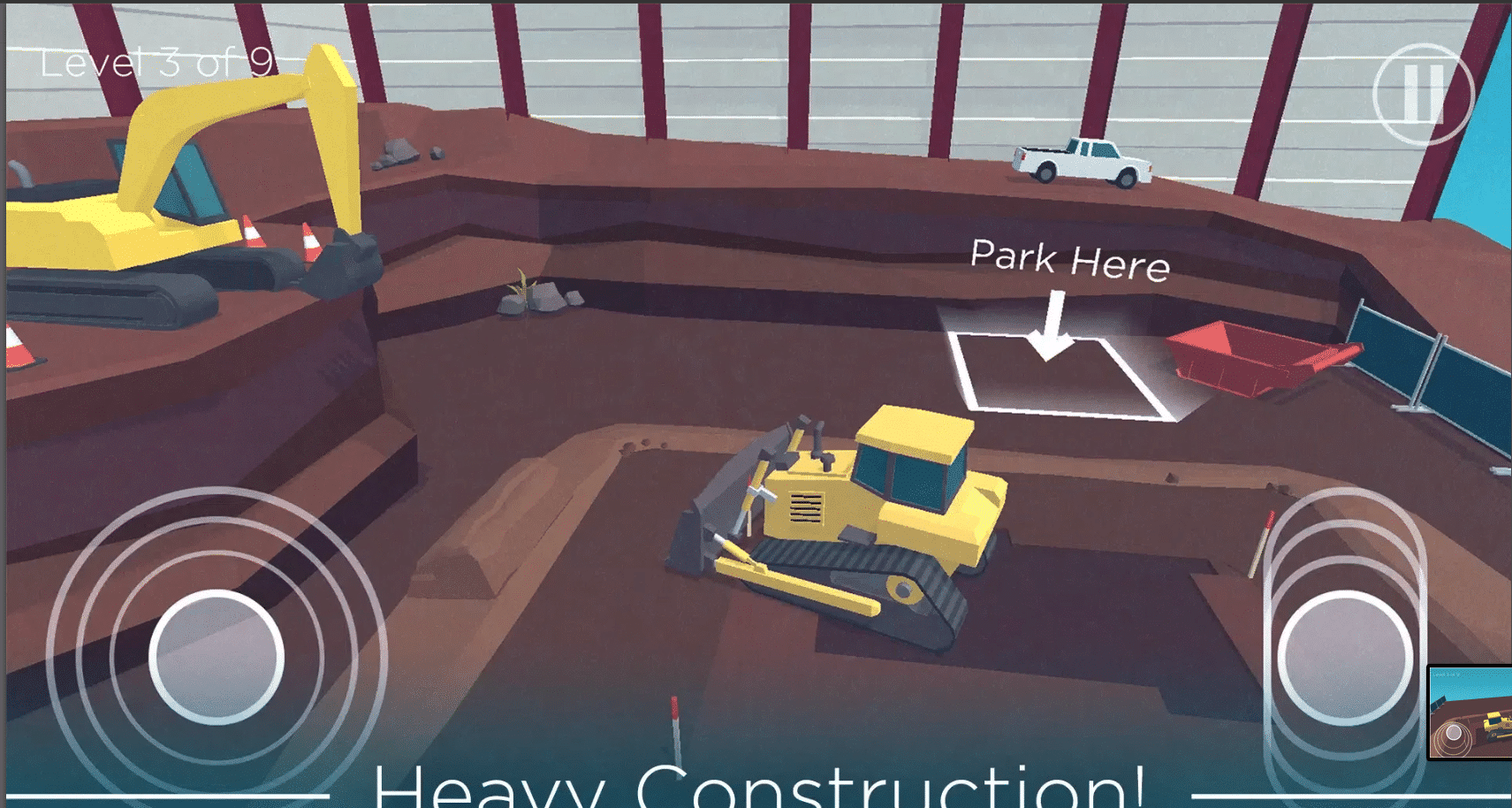Tap the right throttle joystick knob

click(x=1344, y=657)
